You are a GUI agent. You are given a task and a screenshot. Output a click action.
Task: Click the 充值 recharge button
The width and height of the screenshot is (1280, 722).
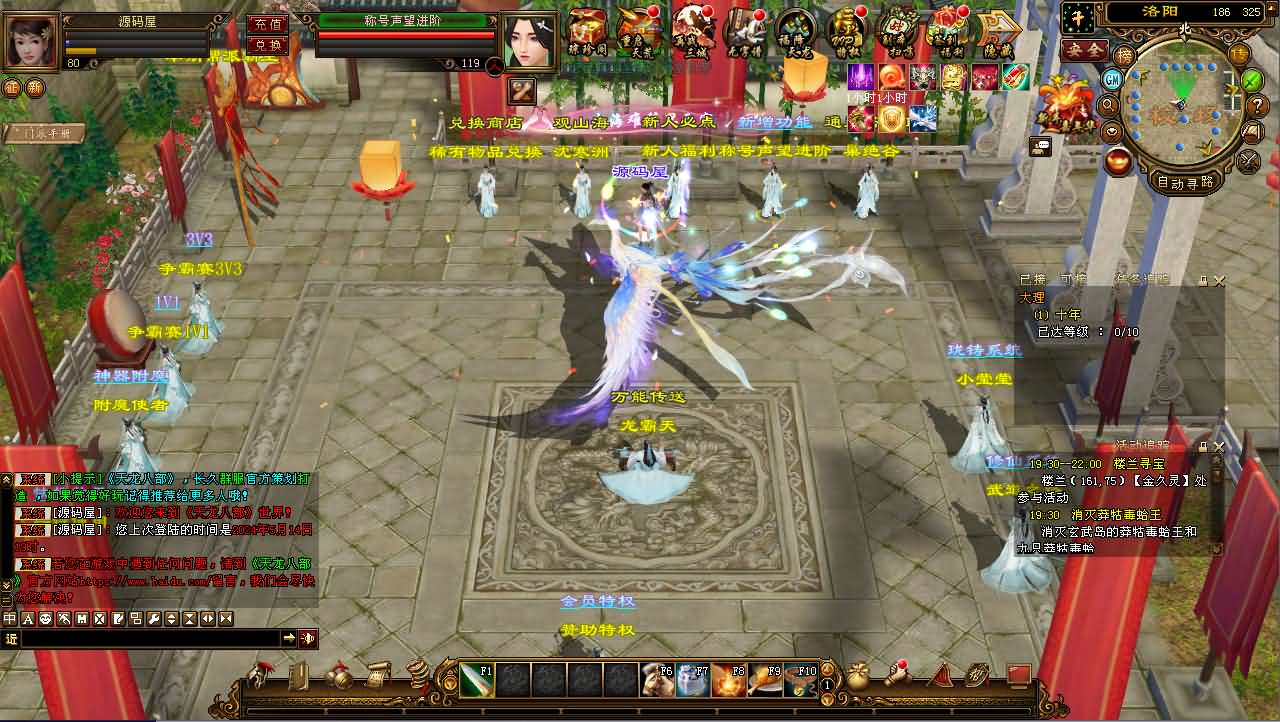point(266,24)
